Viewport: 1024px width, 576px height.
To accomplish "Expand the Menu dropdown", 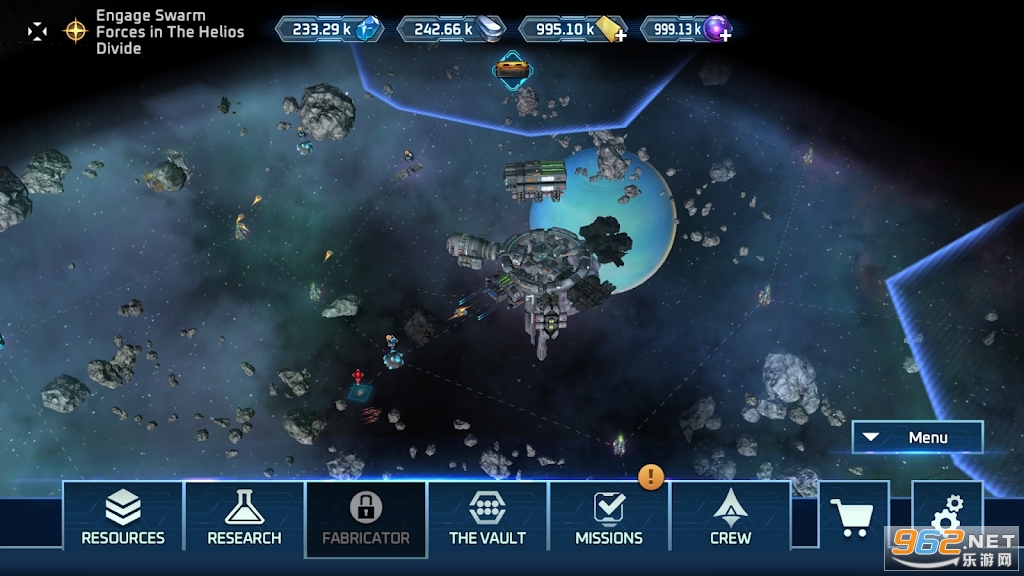I will click(x=917, y=437).
